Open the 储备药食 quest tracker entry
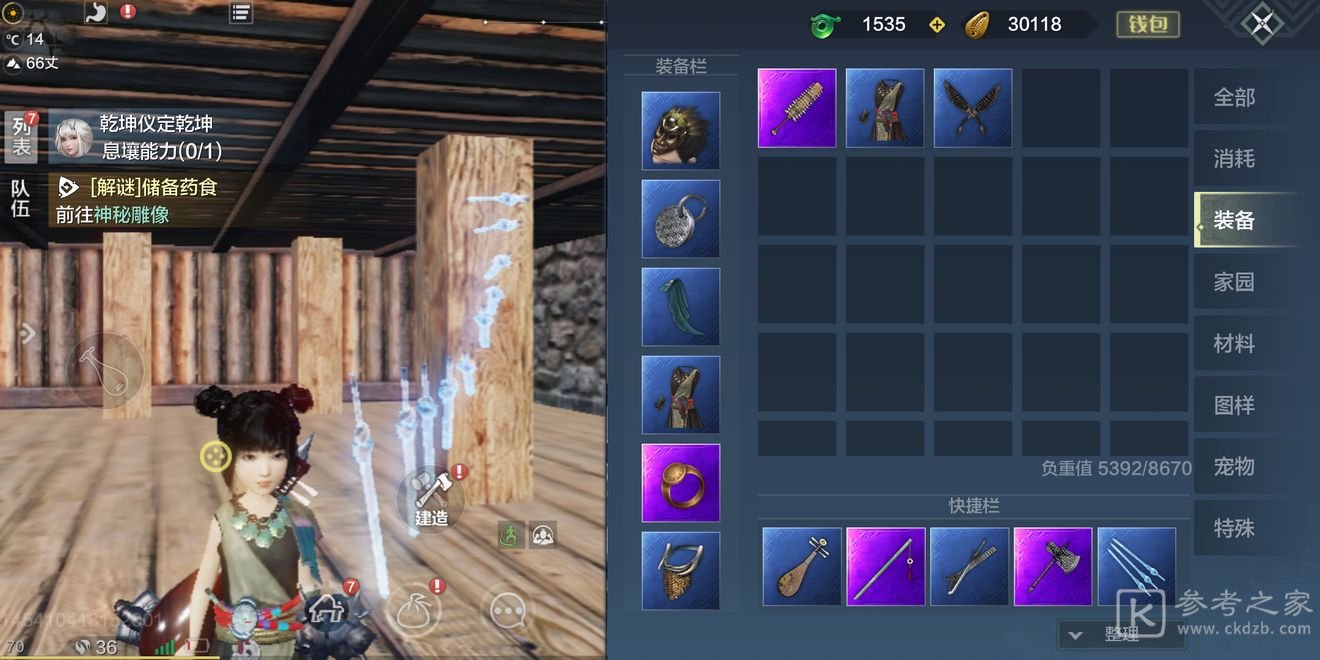Viewport: 1320px width, 660px height. tap(150, 188)
